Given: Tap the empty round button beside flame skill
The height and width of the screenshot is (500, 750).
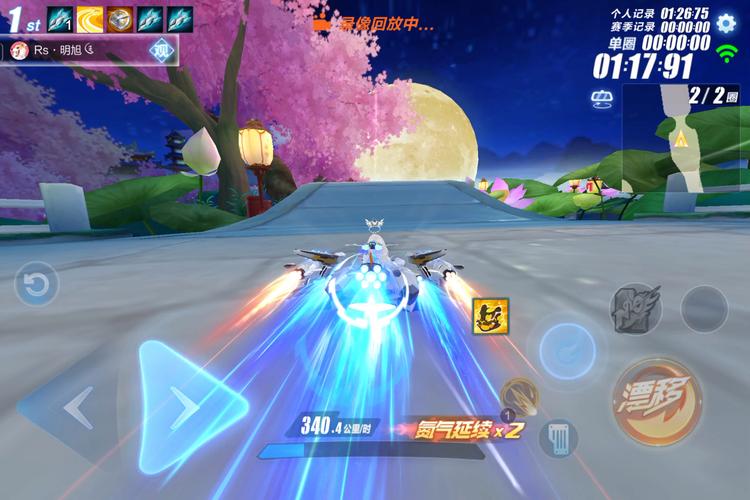Looking at the screenshot, I should pyautogui.click(x=704, y=309).
